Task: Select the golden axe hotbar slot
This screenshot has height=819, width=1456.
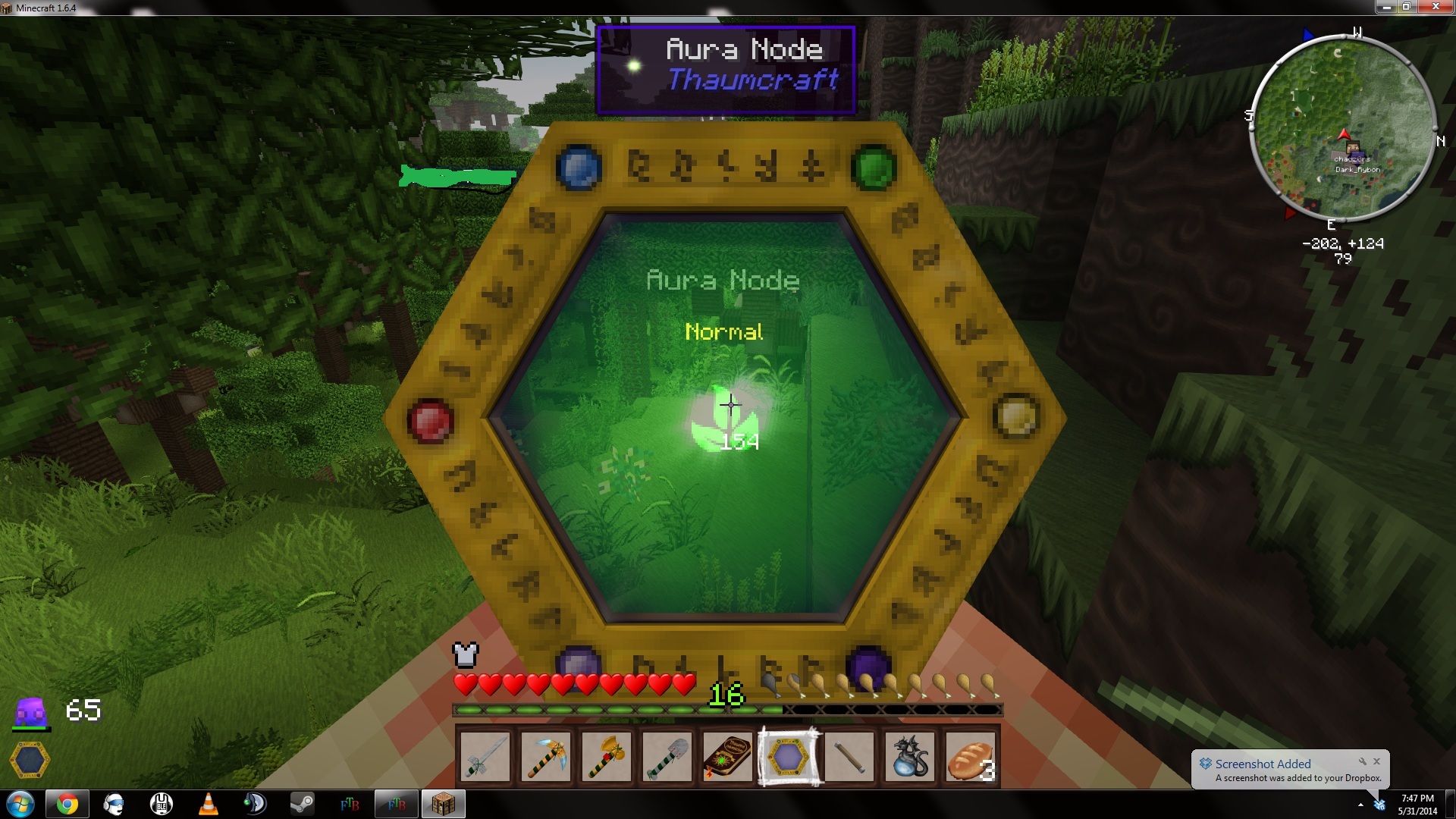Action: [x=607, y=756]
